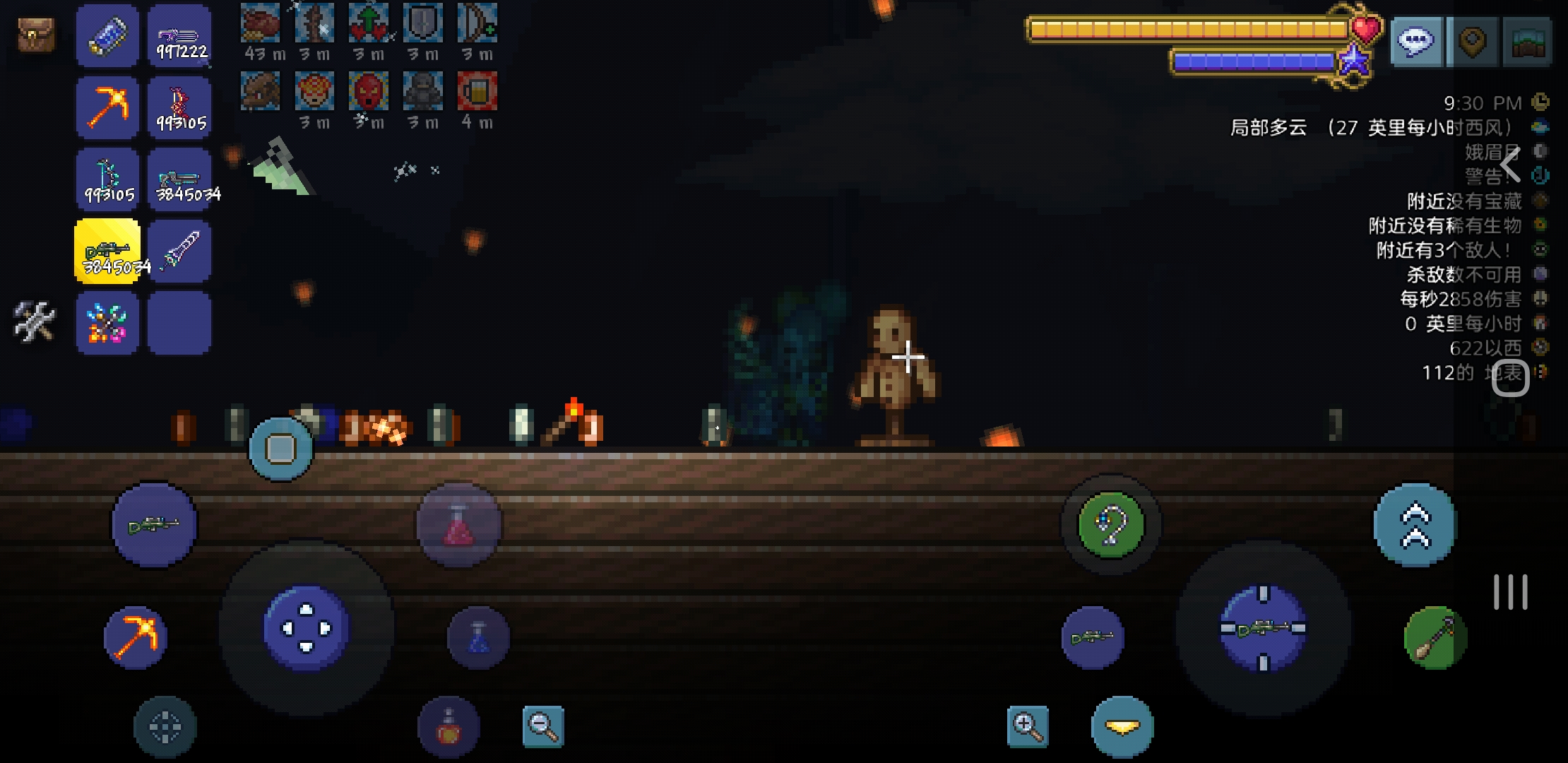Use the blue mana potion shortcut
The width and height of the screenshot is (1568, 763).
tap(478, 637)
